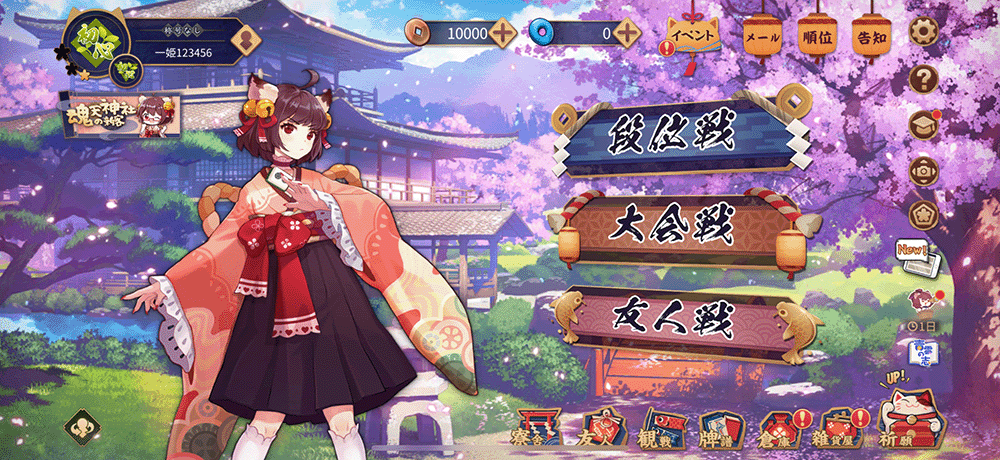Select the 大会戦 tournament match button

tap(672, 229)
